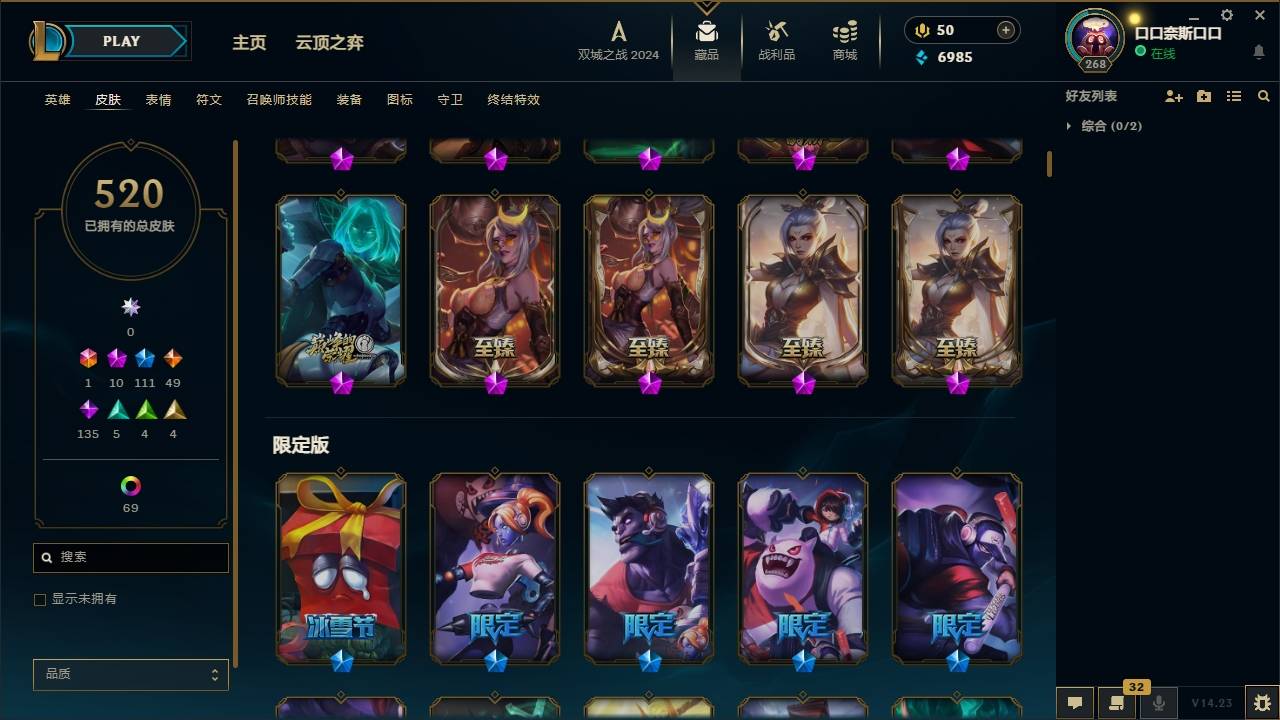1280x720 pixels.
Task: Enable the 显示未拥有 checkbox
Action: pyautogui.click(x=40, y=599)
